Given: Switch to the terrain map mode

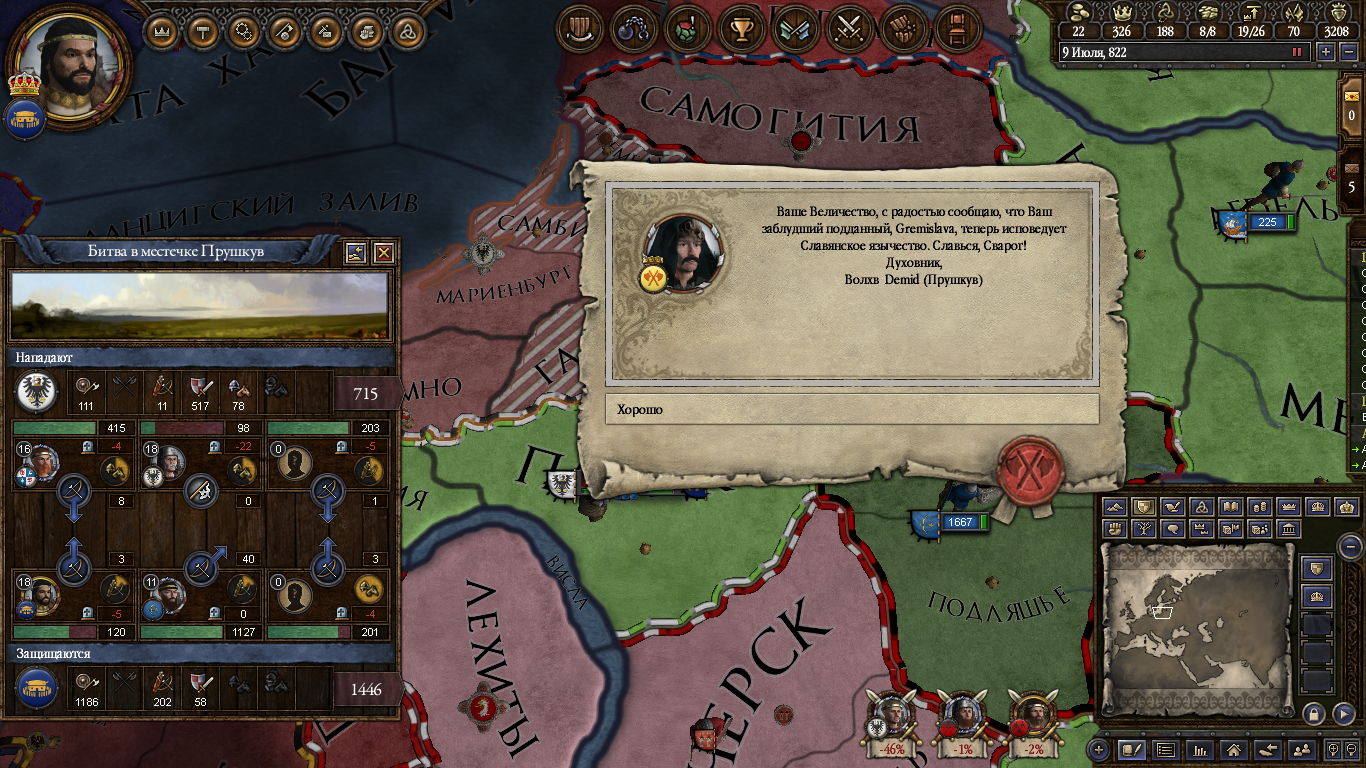Looking at the screenshot, I should coord(1116,507).
